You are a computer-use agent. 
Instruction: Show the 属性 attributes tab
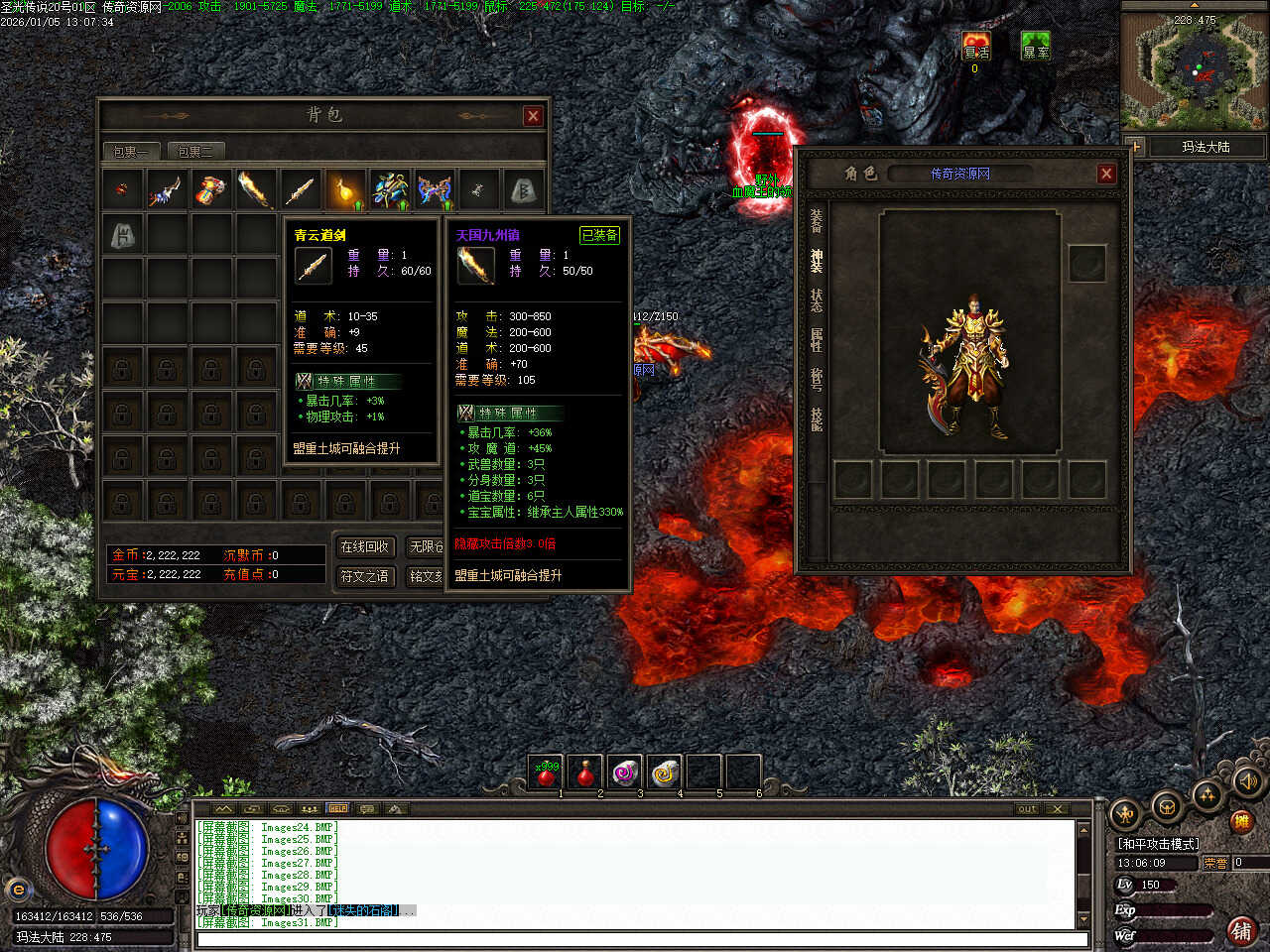pyautogui.click(x=817, y=340)
